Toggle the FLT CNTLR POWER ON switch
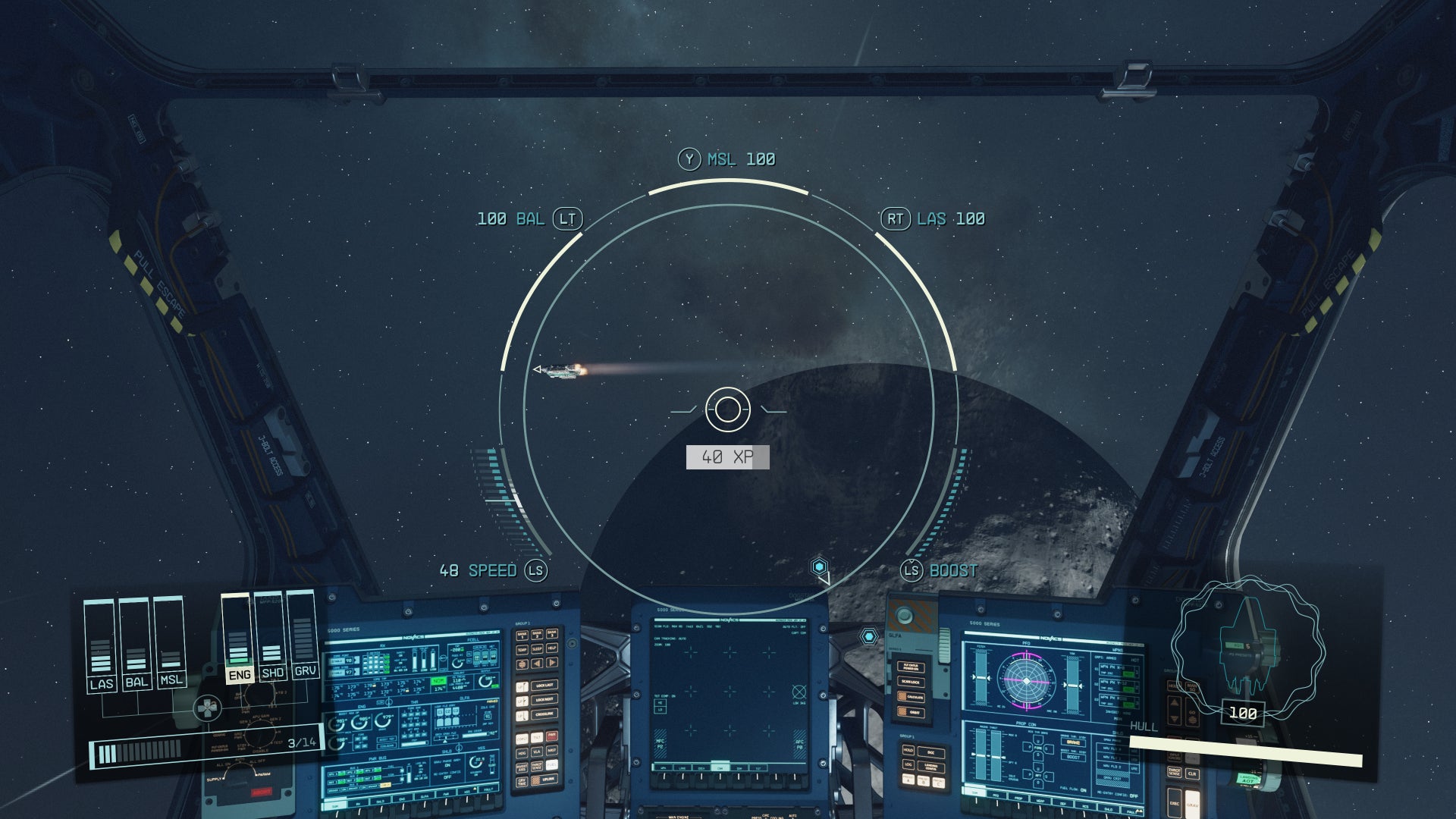The image size is (1456, 819). (x=912, y=668)
